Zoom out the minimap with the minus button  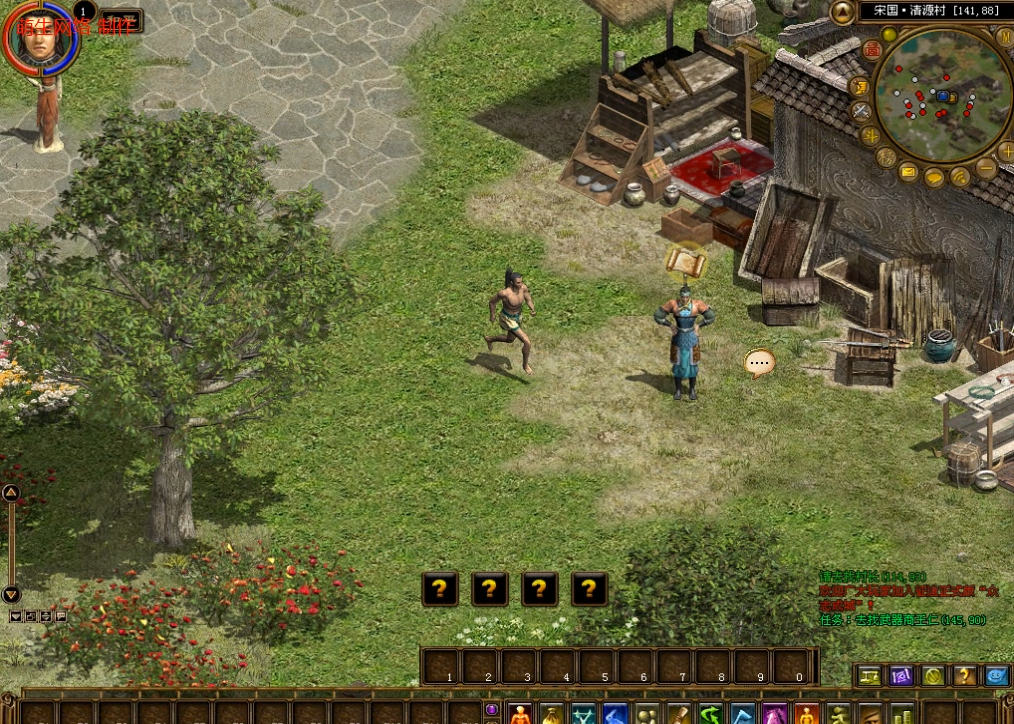coord(986,168)
